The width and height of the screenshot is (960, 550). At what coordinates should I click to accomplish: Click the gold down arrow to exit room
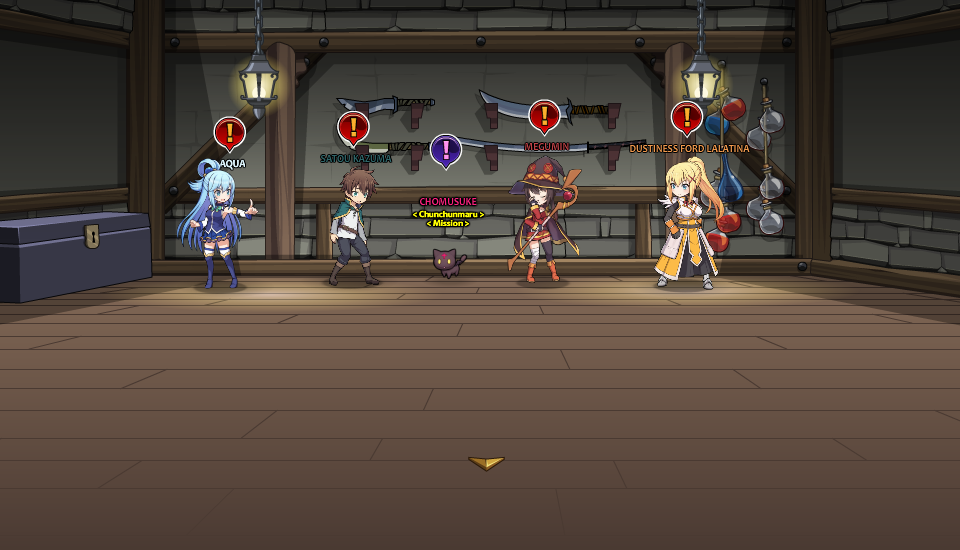[x=486, y=463]
